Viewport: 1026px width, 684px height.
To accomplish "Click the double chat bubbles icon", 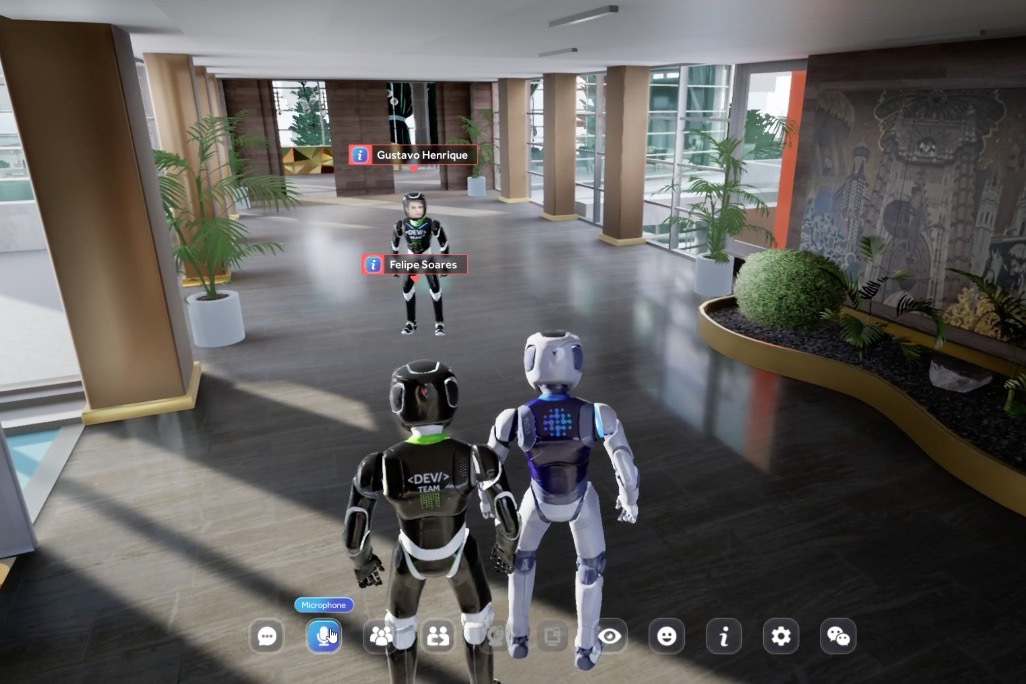I will pyautogui.click(x=838, y=636).
